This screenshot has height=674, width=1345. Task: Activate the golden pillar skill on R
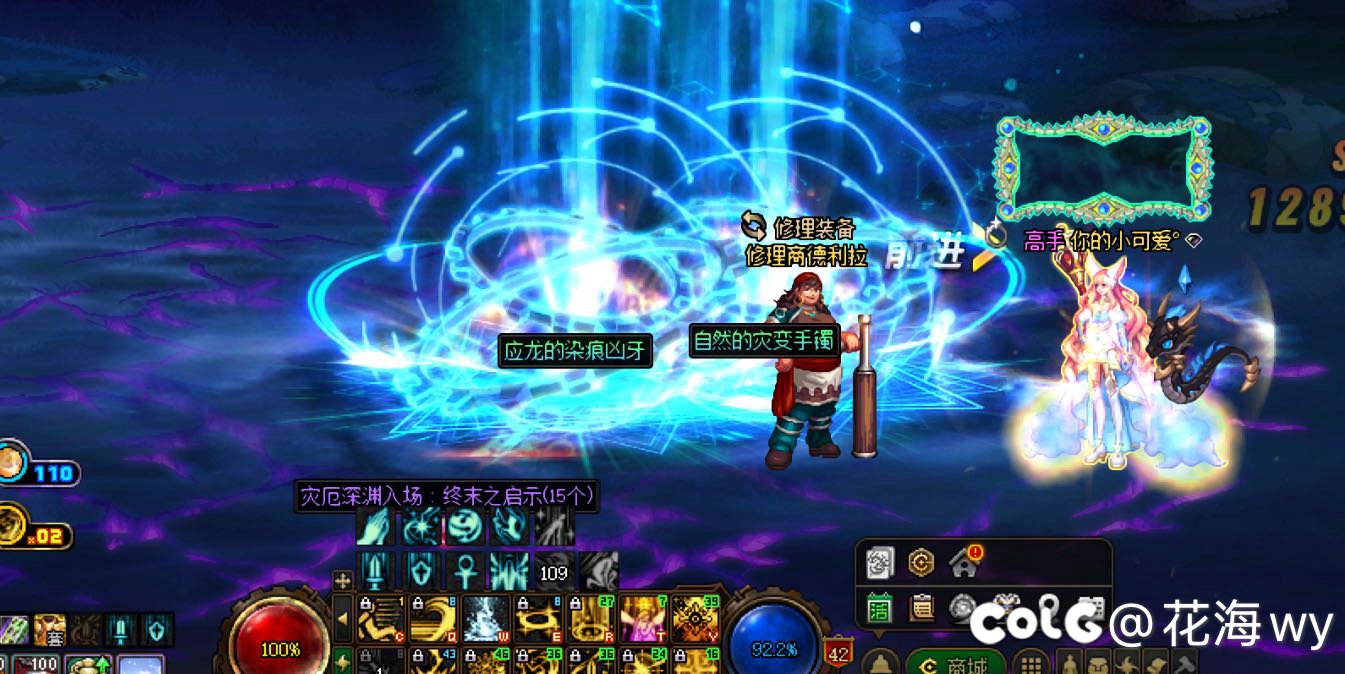590,619
